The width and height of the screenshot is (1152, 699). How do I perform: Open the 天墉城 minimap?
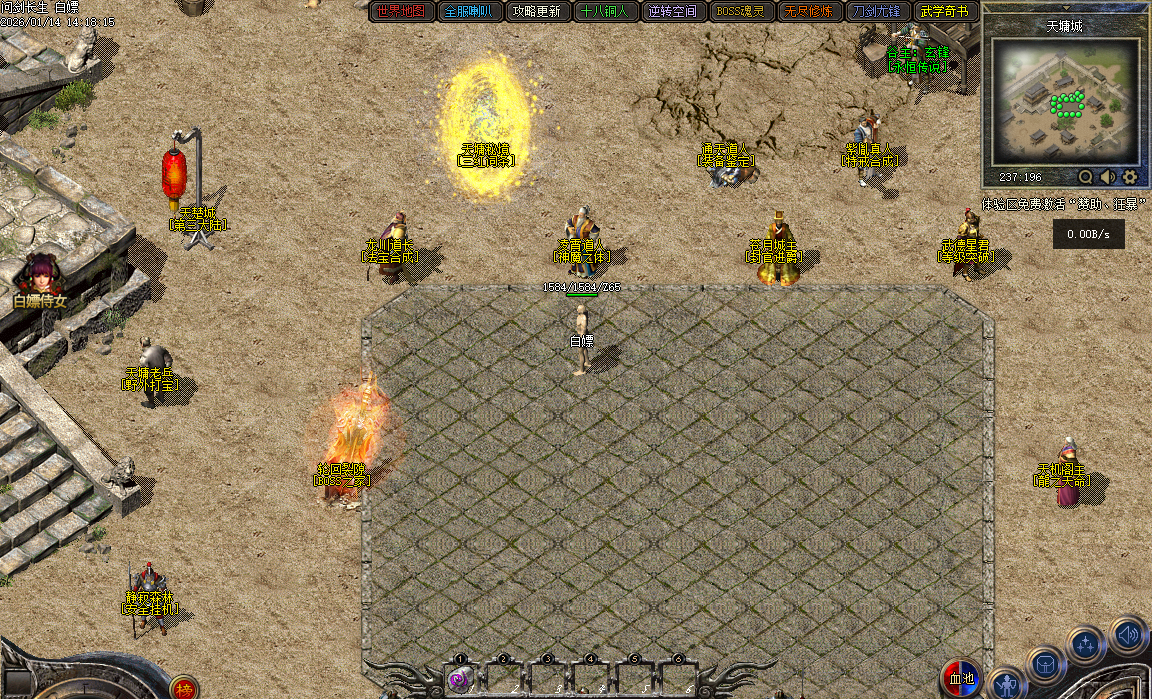pyautogui.click(x=1065, y=100)
